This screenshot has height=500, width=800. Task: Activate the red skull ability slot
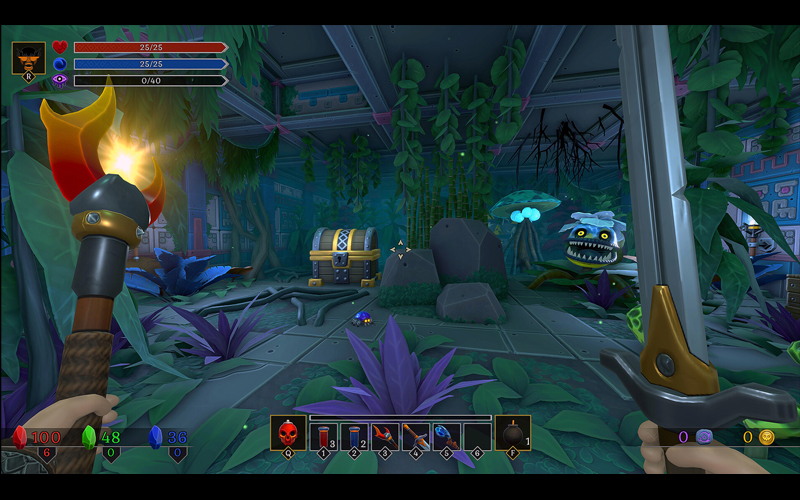coord(288,434)
